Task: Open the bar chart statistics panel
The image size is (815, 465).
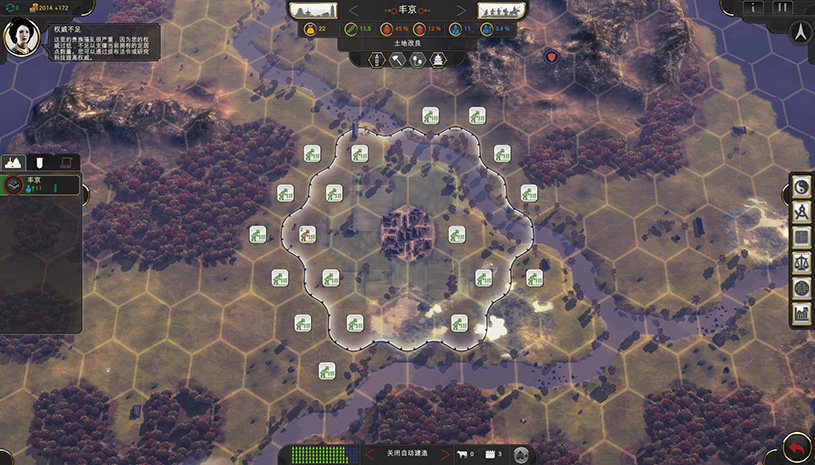Action: (x=801, y=313)
